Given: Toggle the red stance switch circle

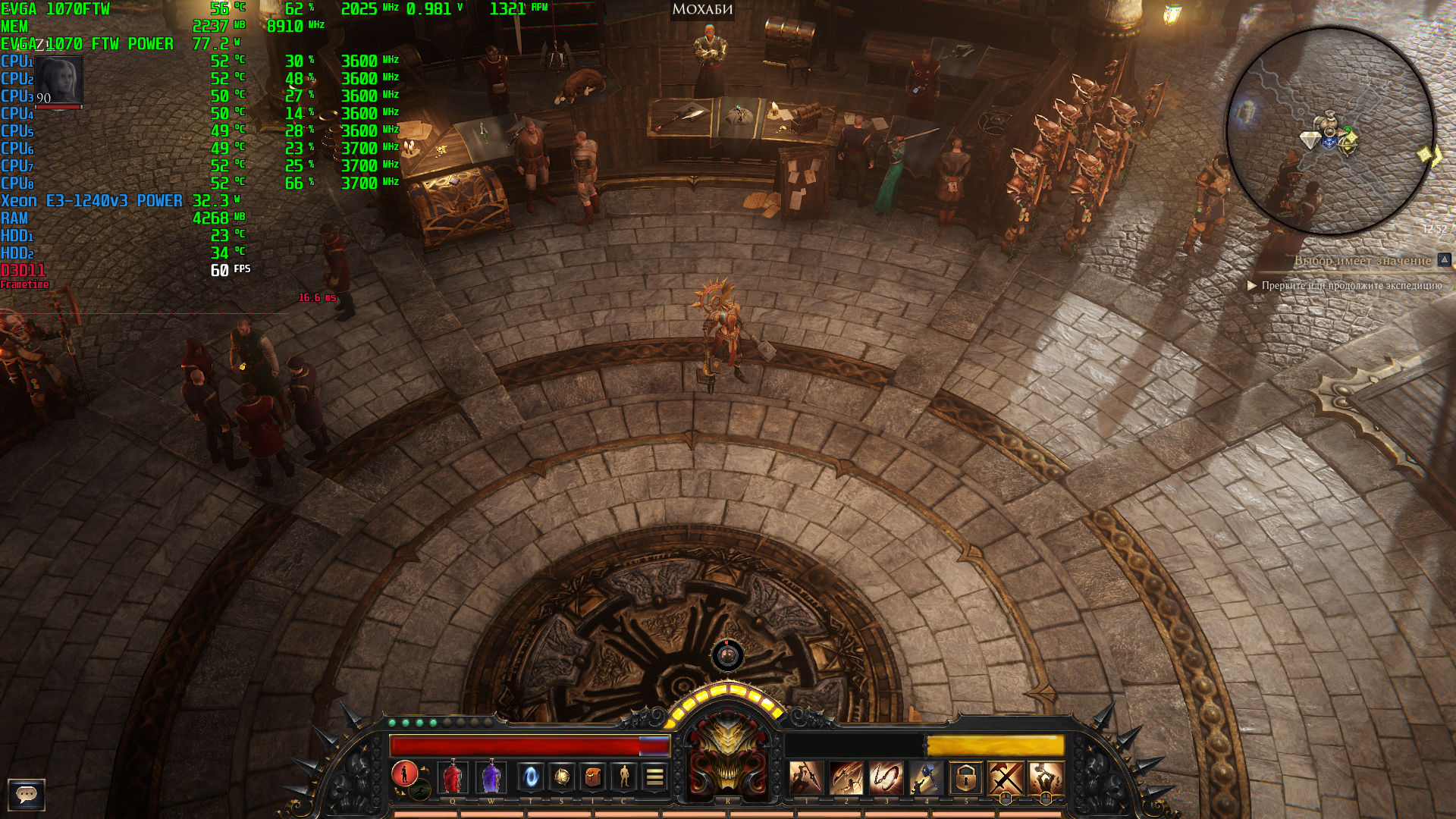Looking at the screenshot, I should pos(404,773).
